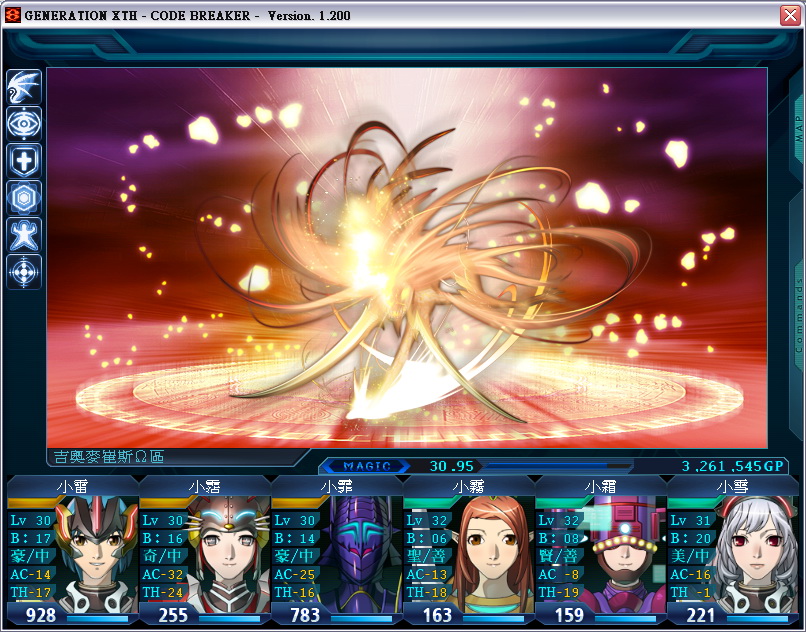Close the game window
Viewport: 806px width, 632px height.
790,16
